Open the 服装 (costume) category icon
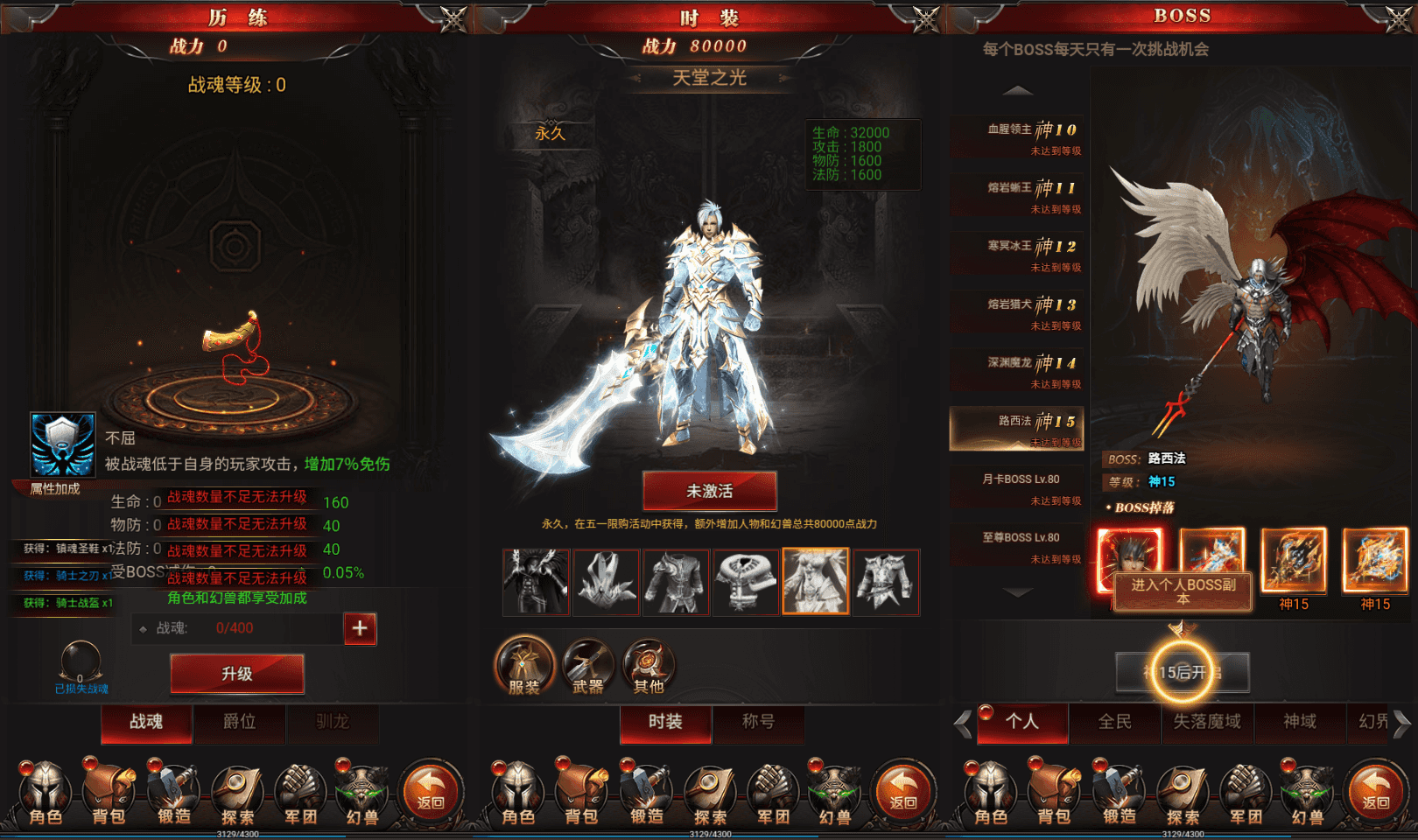 click(523, 667)
